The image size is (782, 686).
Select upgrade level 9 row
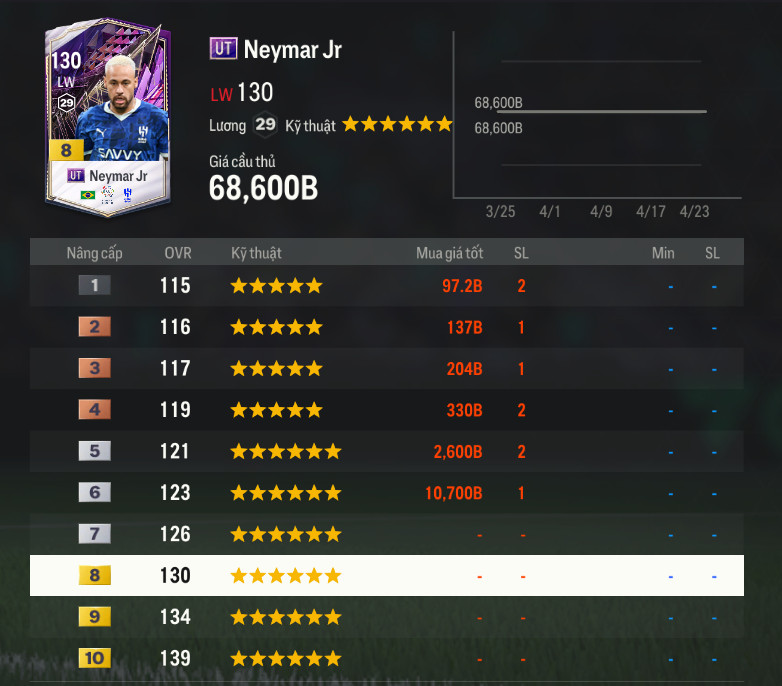coord(386,617)
